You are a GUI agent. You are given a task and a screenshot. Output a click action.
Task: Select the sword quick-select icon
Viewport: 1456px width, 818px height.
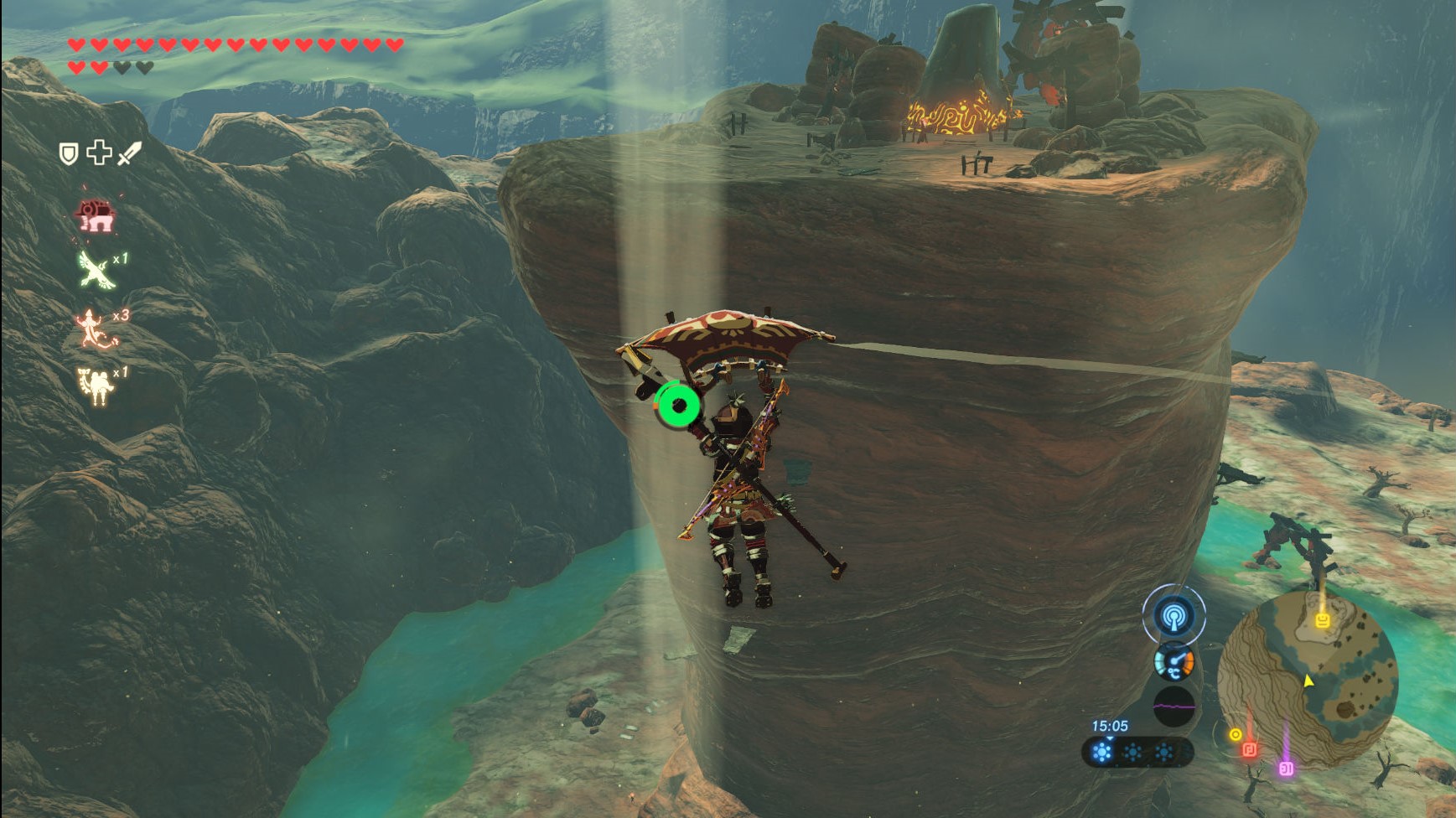coord(129,153)
